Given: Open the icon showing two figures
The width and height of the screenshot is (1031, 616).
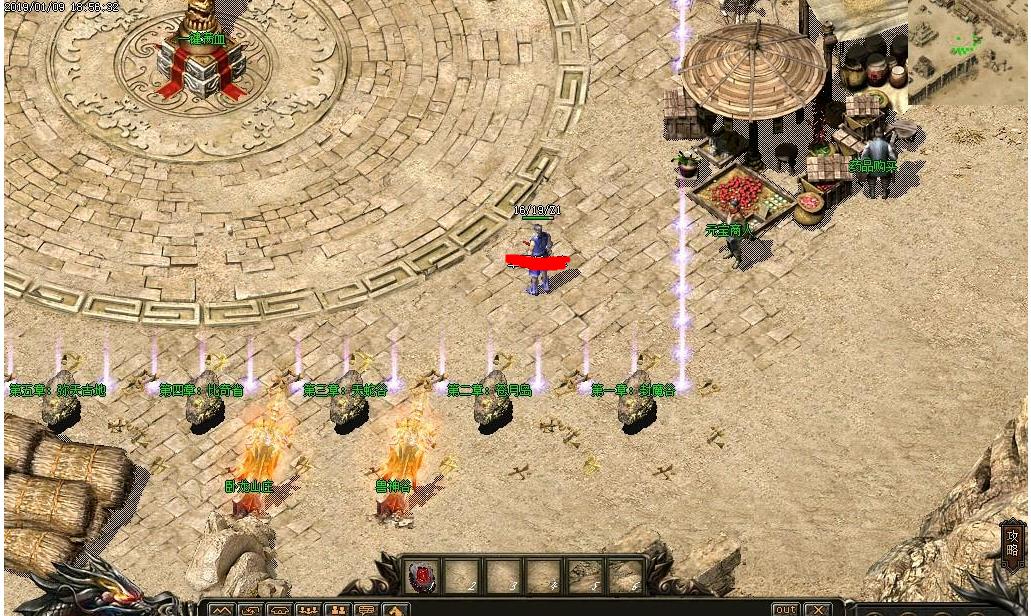Looking at the screenshot, I should coord(337,610).
